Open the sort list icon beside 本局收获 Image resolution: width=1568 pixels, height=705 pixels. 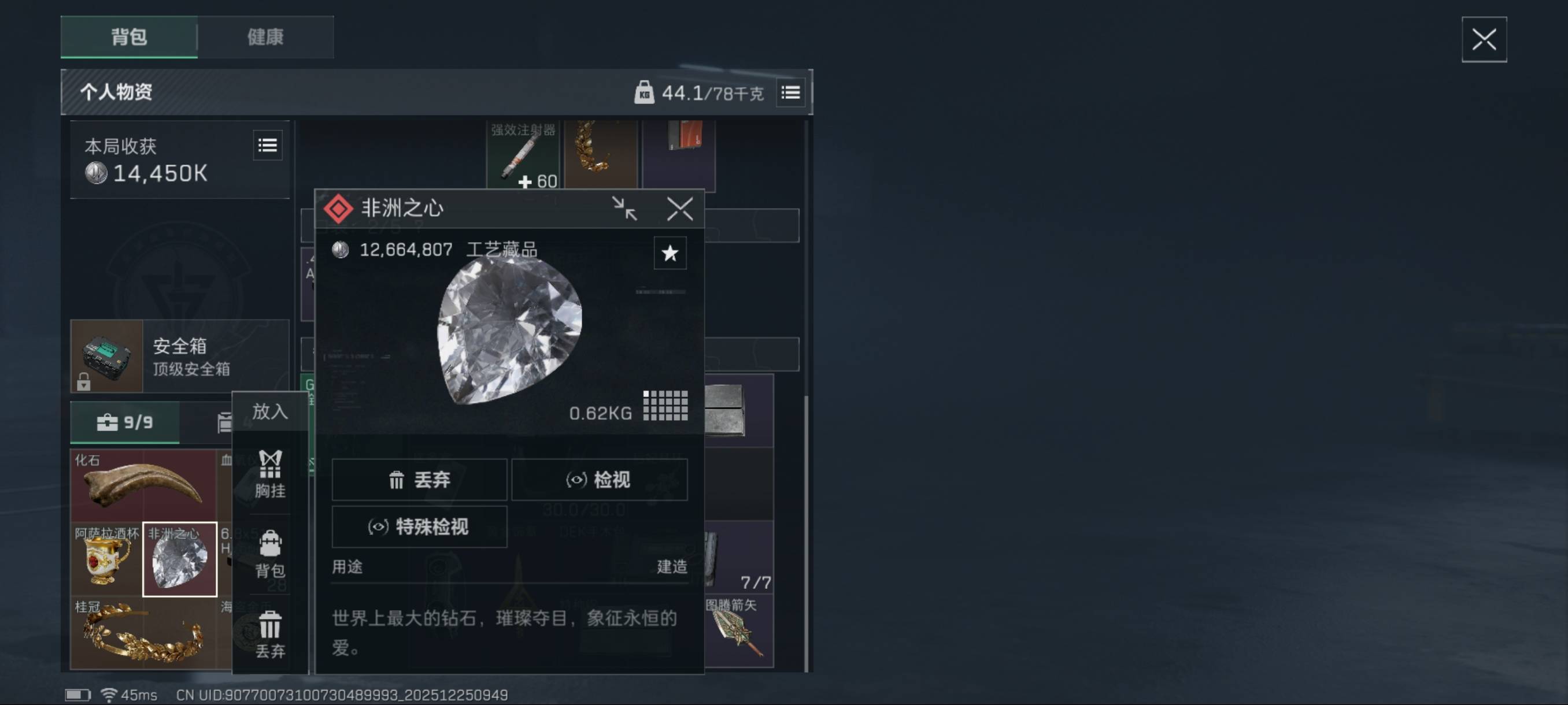tap(268, 146)
